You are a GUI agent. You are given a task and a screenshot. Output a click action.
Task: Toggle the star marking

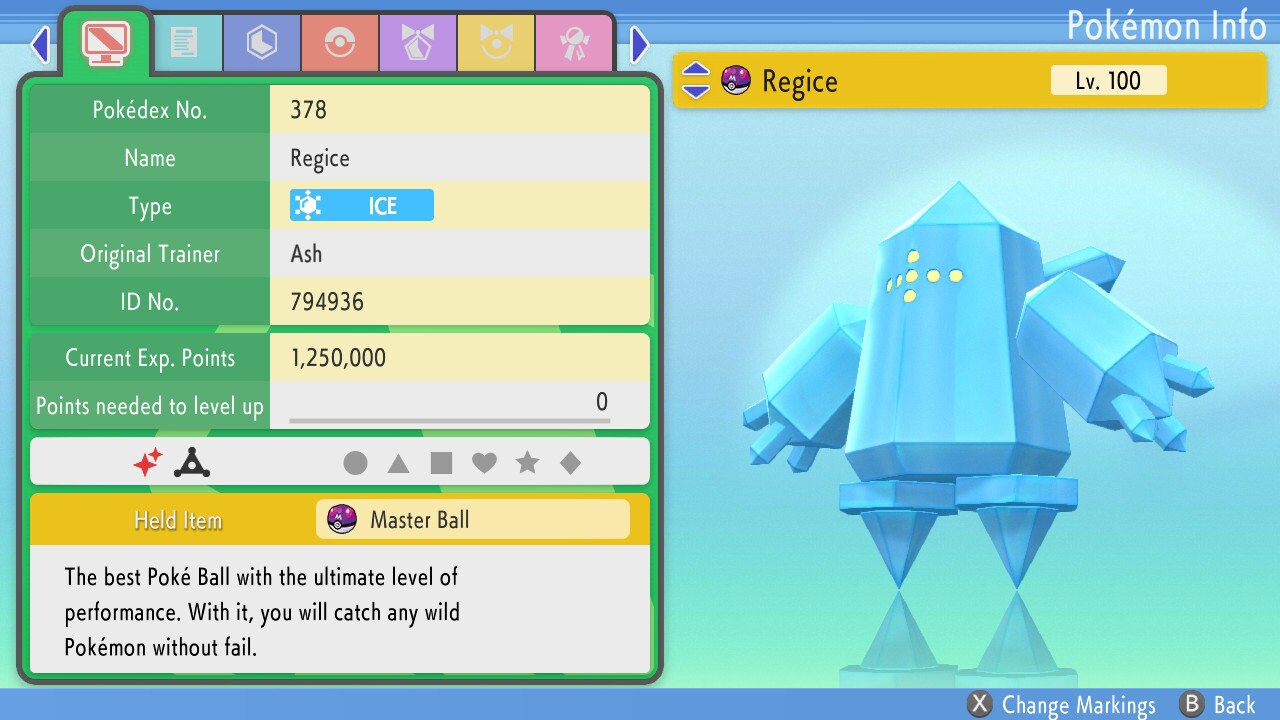[x=528, y=463]
